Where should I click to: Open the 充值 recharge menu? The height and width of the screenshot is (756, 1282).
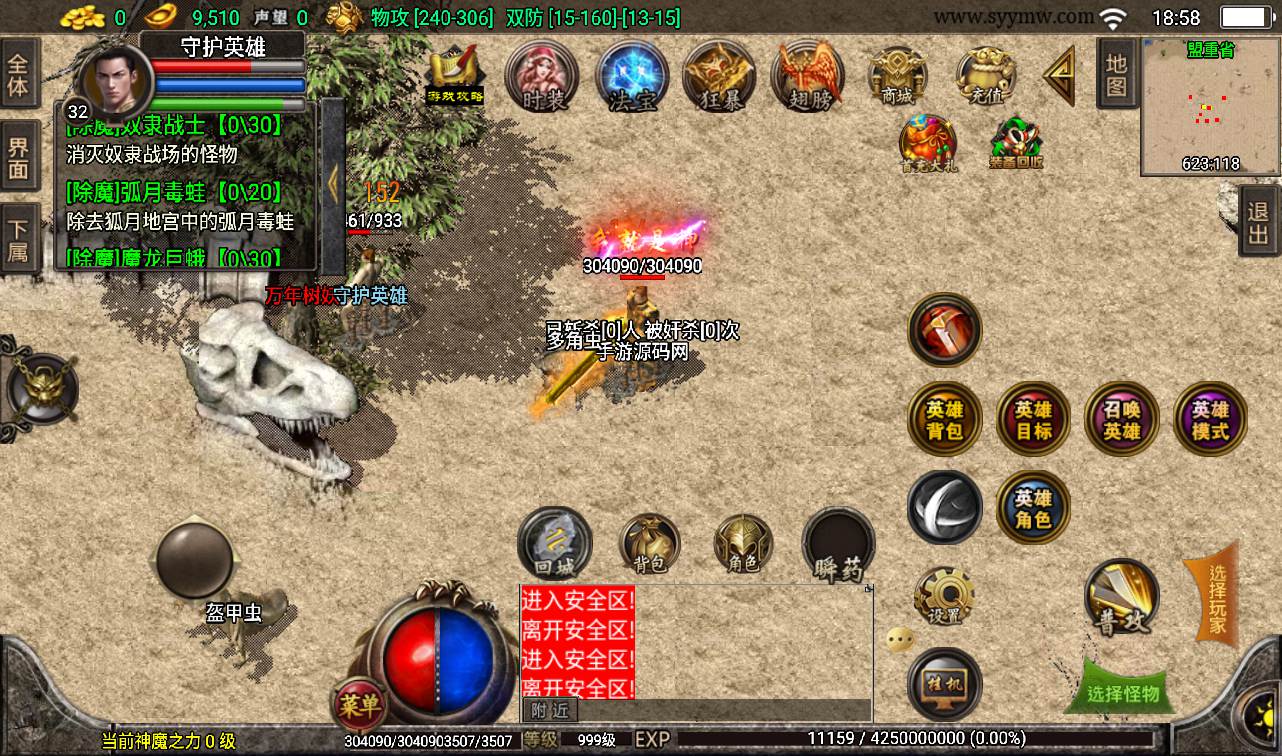click(x=985, y=76)
